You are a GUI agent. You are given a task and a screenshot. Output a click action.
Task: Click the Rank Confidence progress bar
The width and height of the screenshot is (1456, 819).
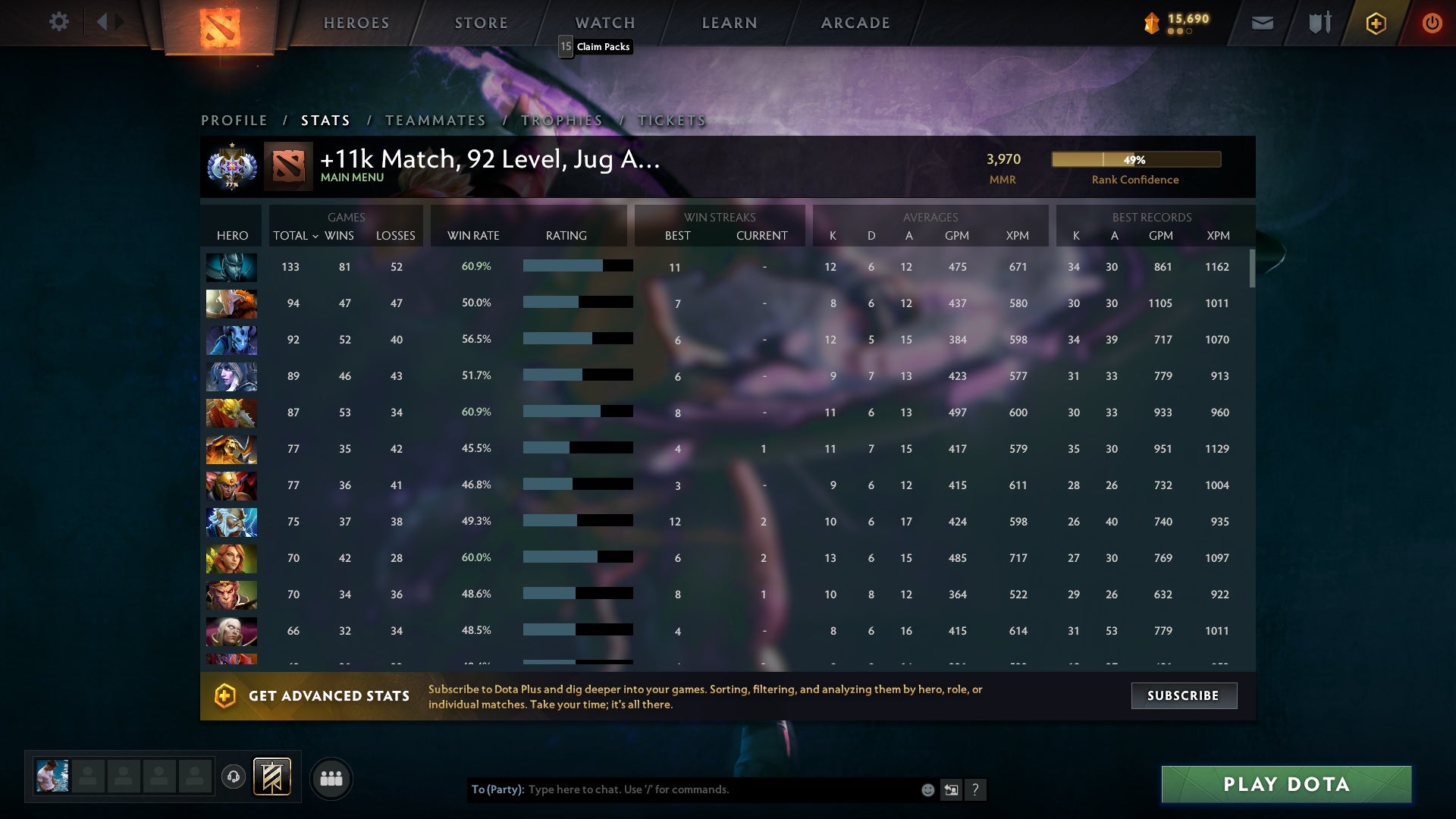[x=1135, y=159]
